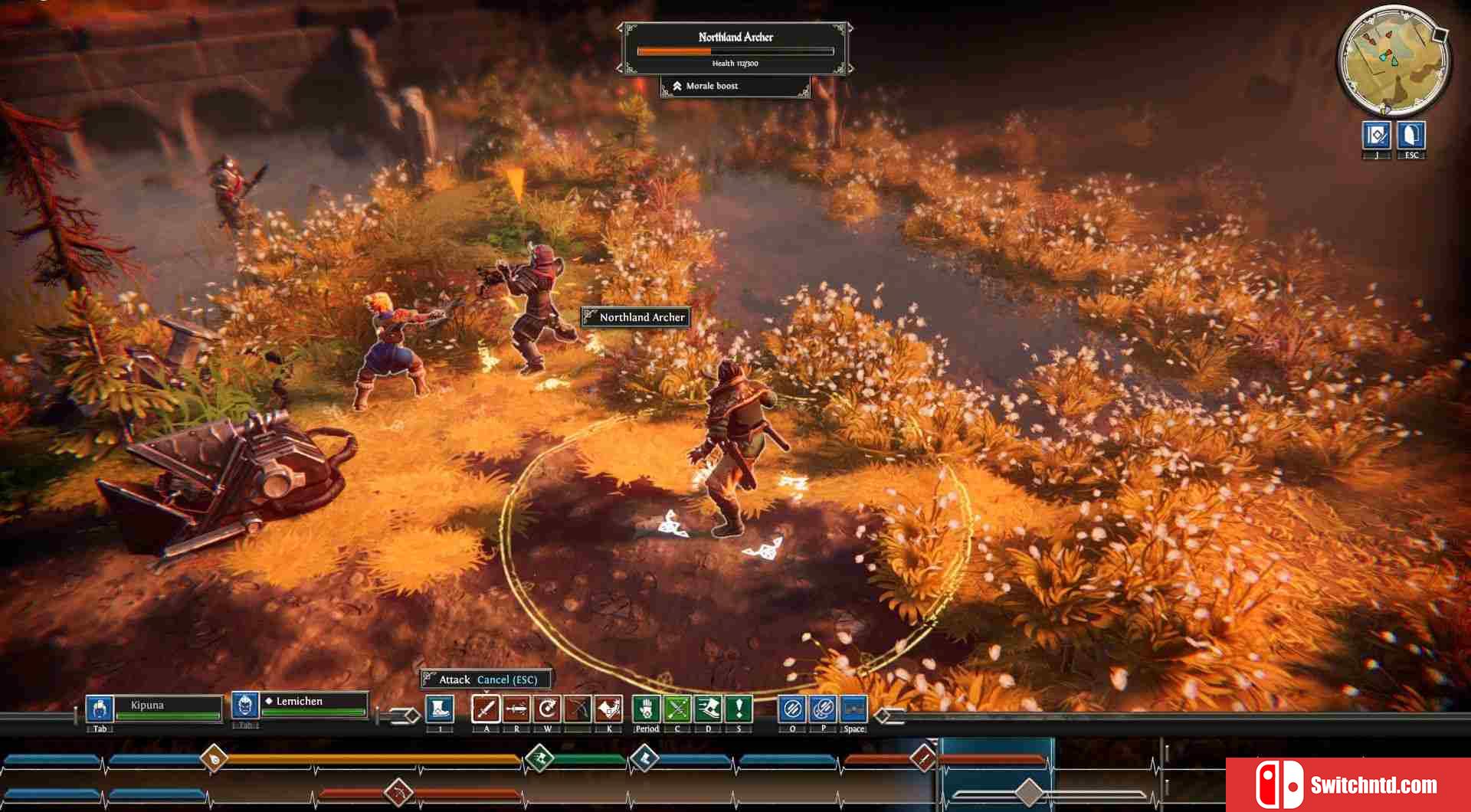
Task: Switch to Lemichen's character portrait
Action: pos(245,704)
